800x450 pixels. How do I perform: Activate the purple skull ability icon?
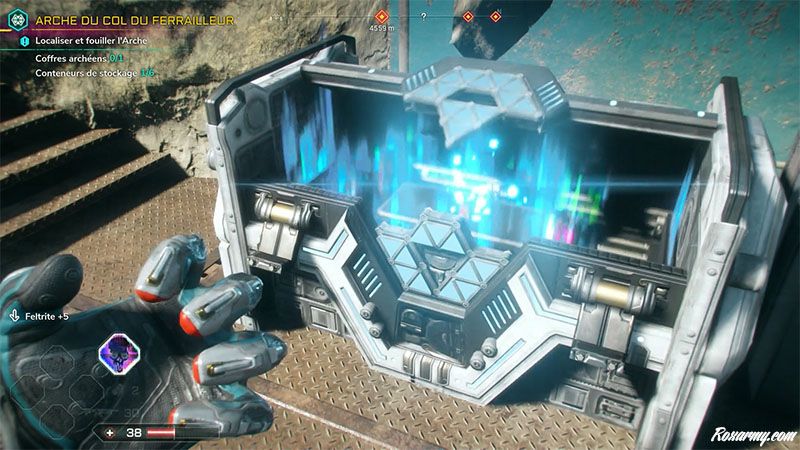click(x=116, y=352)
